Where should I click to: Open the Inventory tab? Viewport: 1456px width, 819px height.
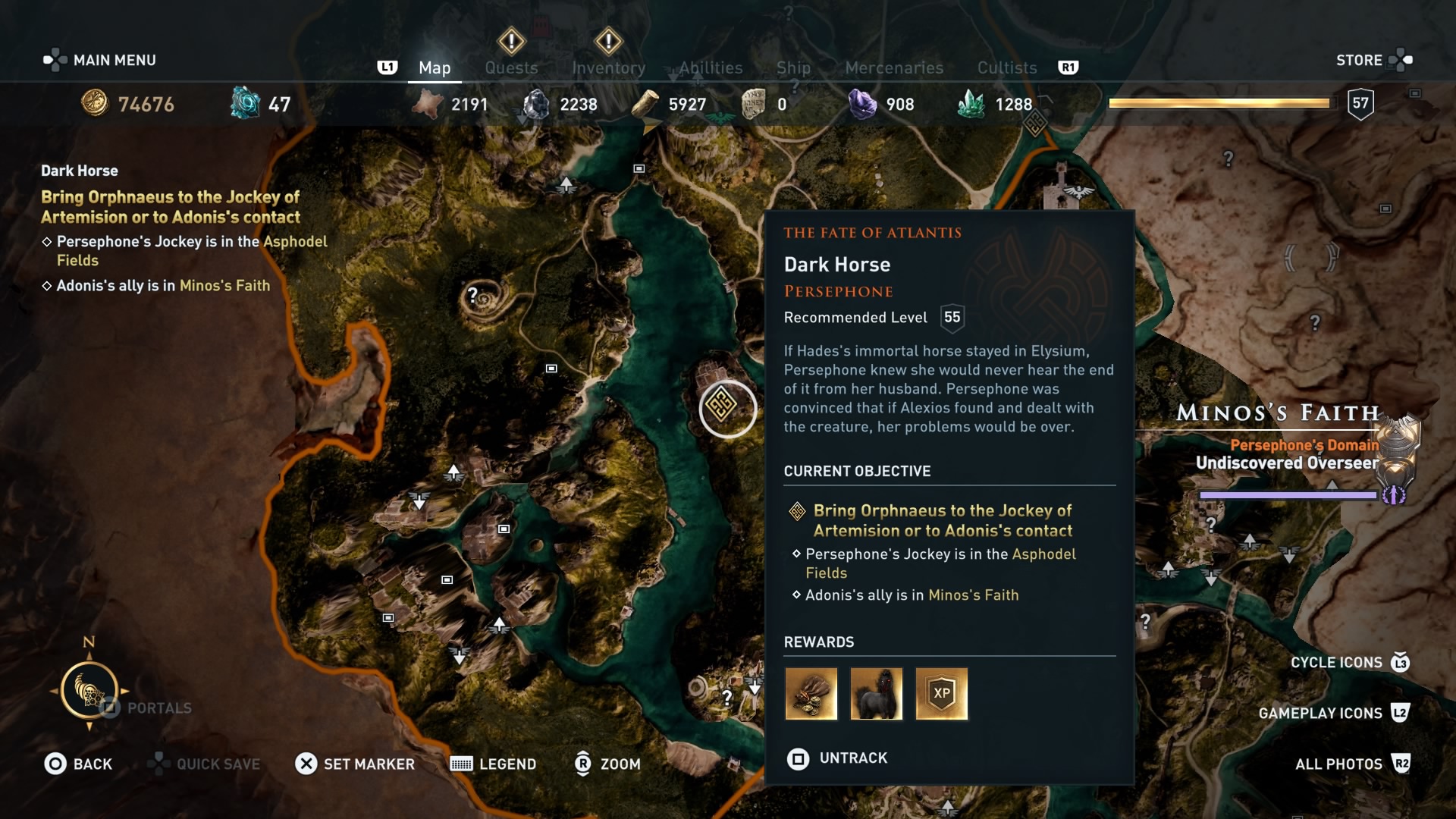click(609, 67)
